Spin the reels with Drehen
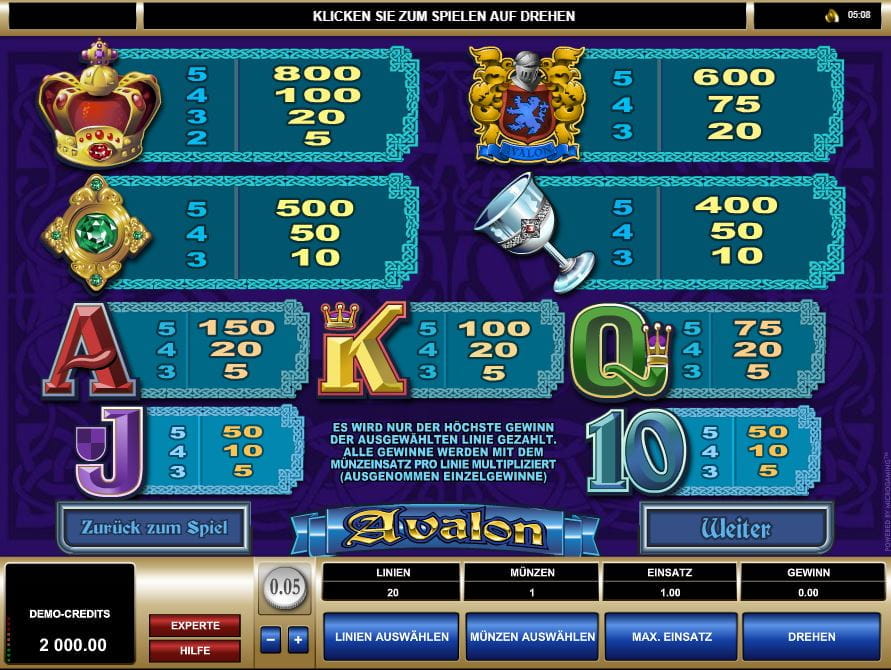 pos(810,636)
